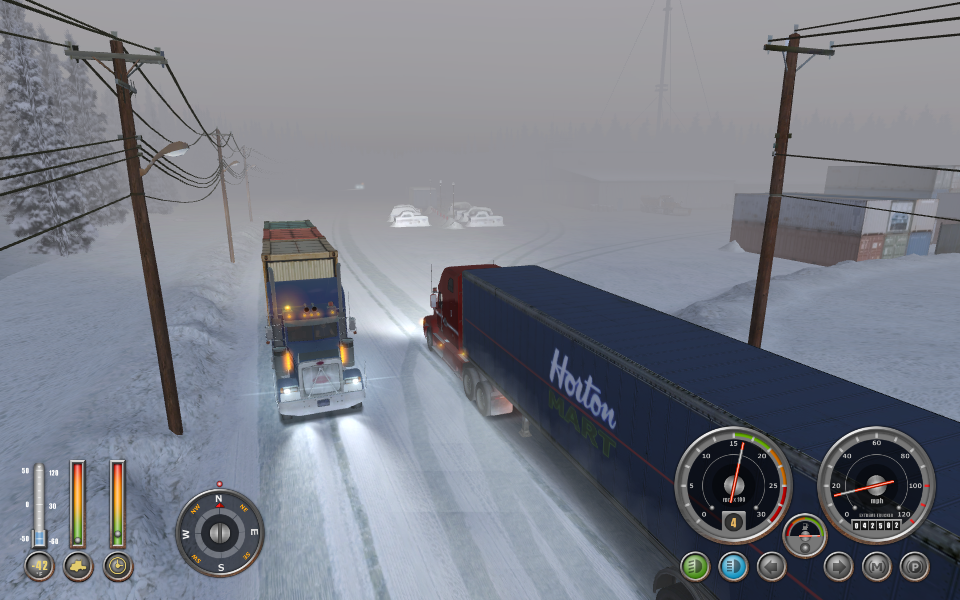Engage the parking brake P button
Screen dimensions: 960x600
click(914, 567)
